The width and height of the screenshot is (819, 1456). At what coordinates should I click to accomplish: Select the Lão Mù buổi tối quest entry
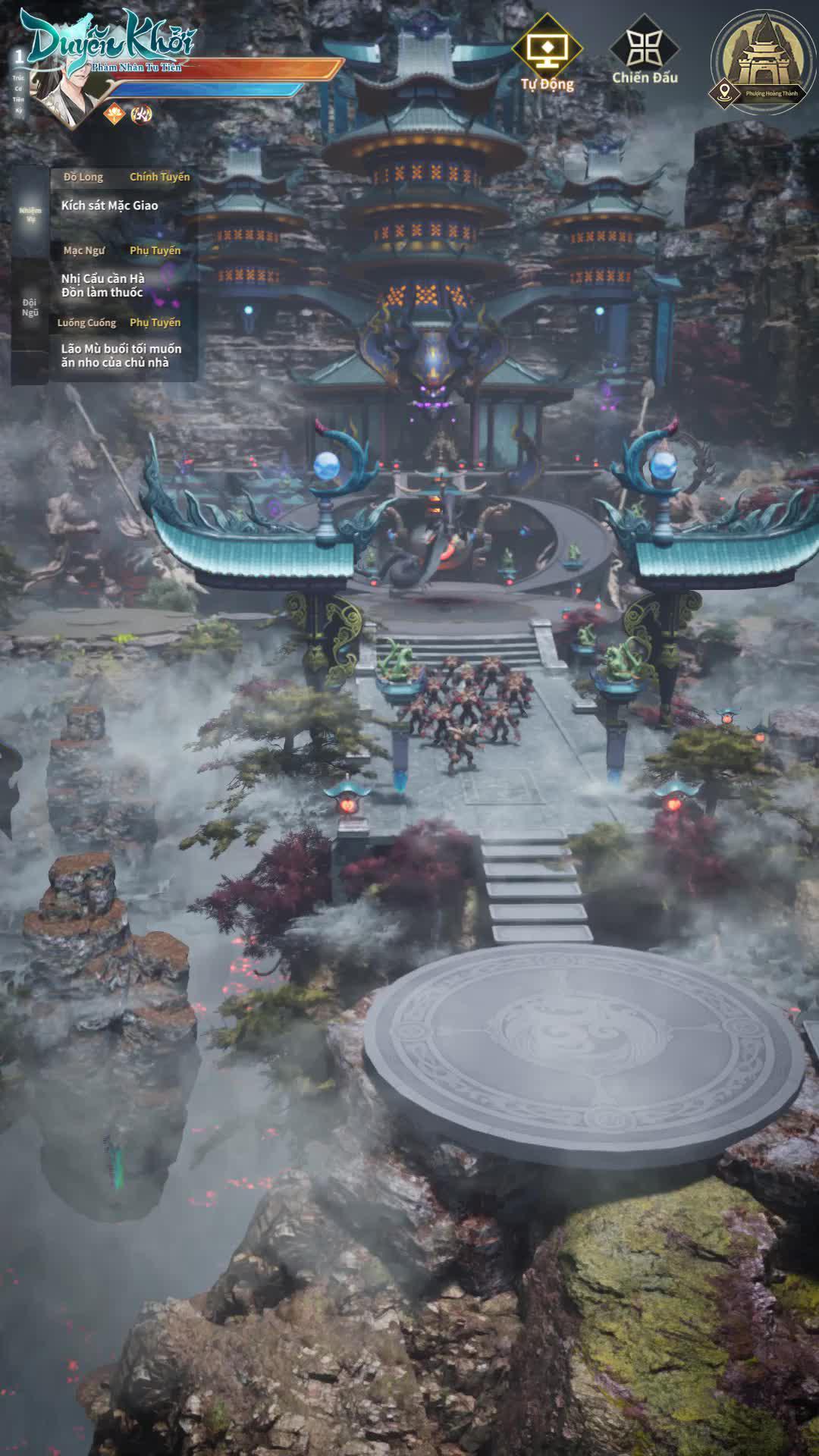coord(121,356)
